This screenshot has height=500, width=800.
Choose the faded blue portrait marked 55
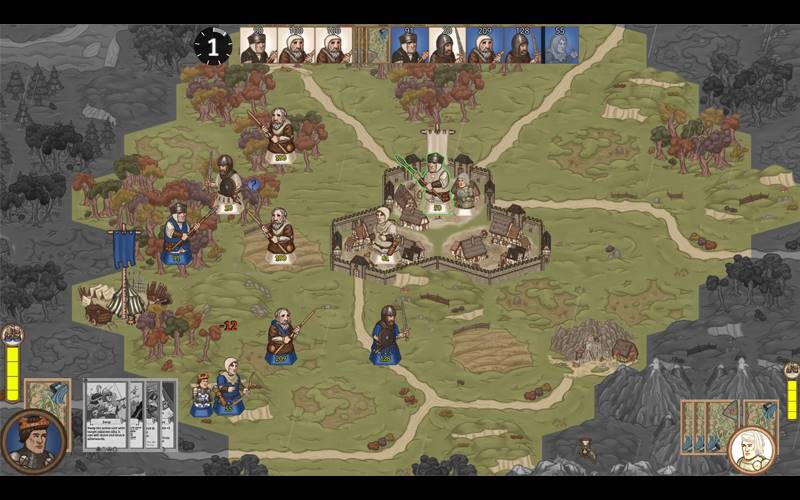560,46
